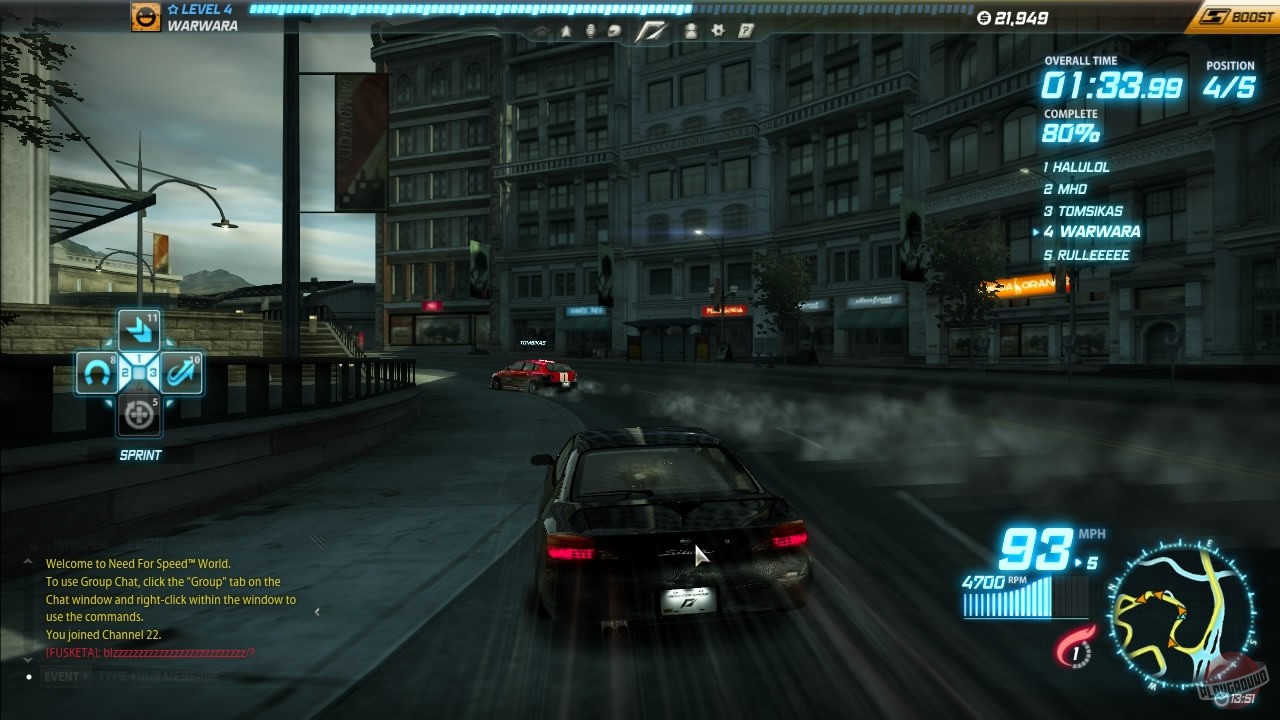The width and height of the screenshot is (1280, 720).
Task: Expand the center SPRINT power-up selector
Action: (x=139, y=372)
